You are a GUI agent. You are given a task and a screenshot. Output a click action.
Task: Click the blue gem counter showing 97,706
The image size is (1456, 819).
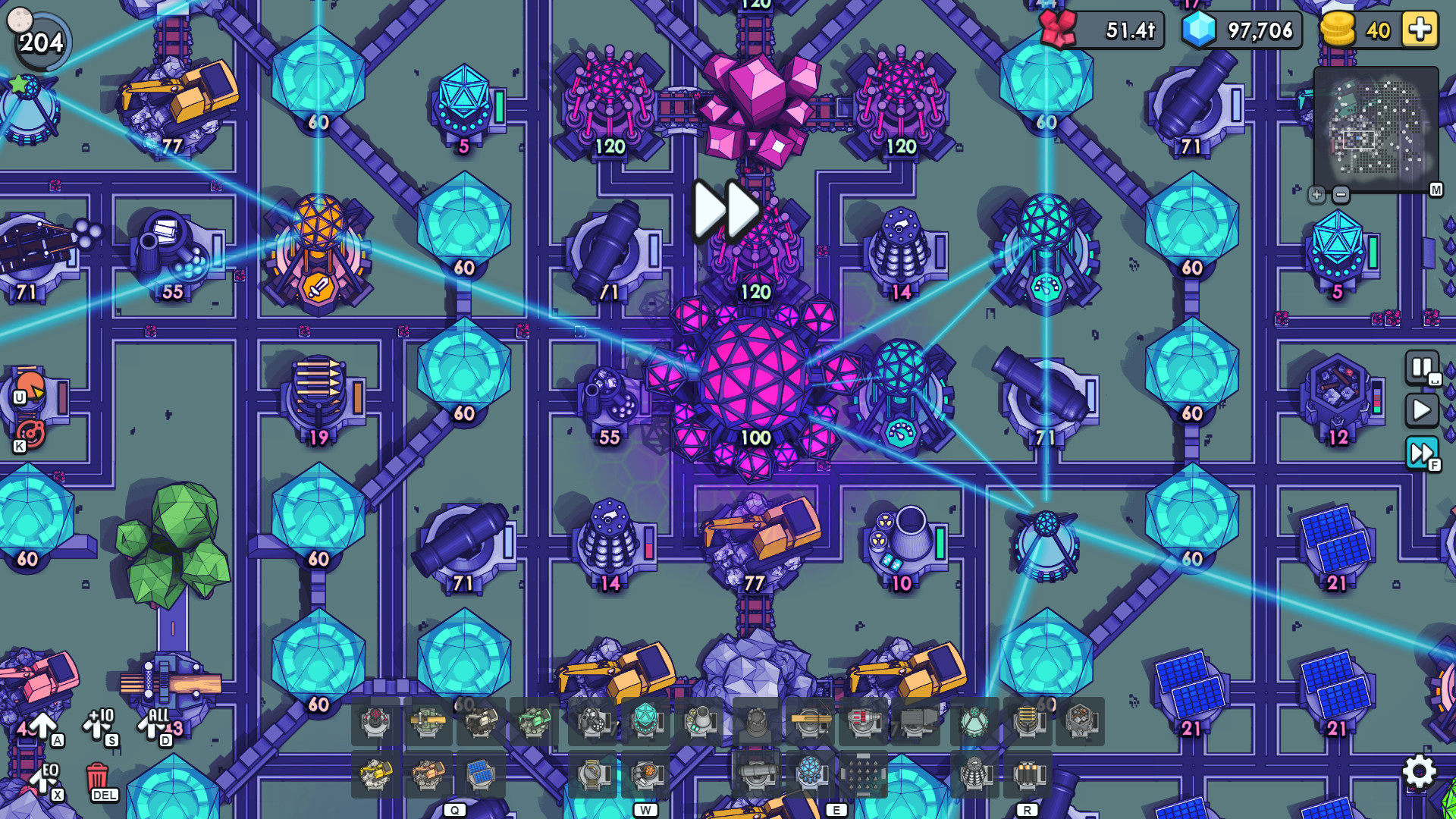point(1244,30)
